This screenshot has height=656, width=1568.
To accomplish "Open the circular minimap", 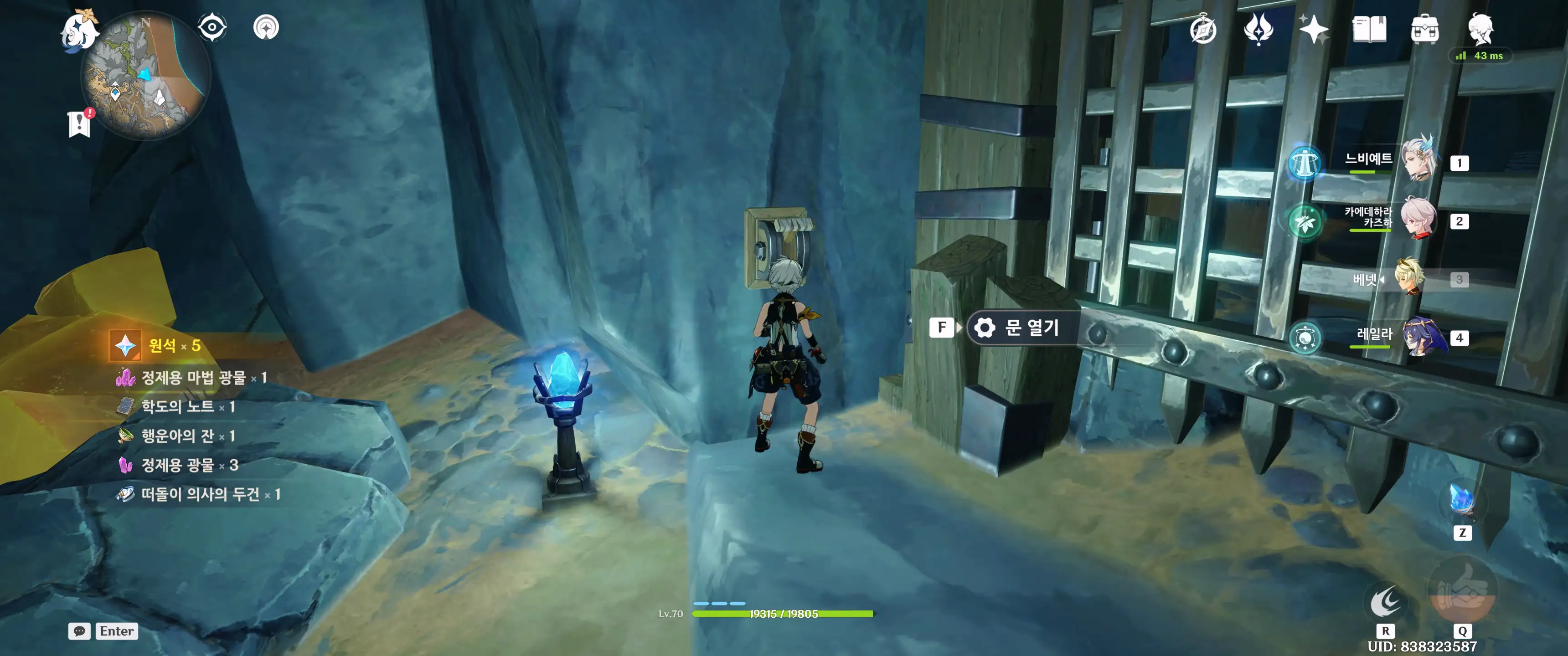I will click(146, 76).
